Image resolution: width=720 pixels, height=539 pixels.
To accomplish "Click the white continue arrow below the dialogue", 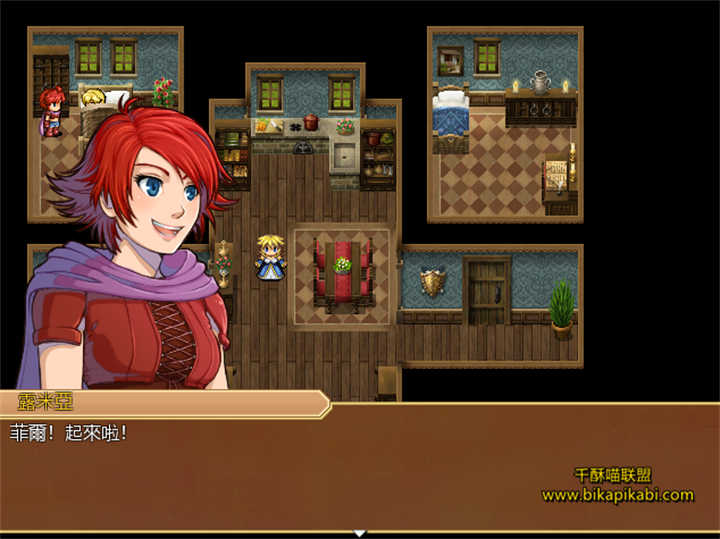I will coord(360,533).
